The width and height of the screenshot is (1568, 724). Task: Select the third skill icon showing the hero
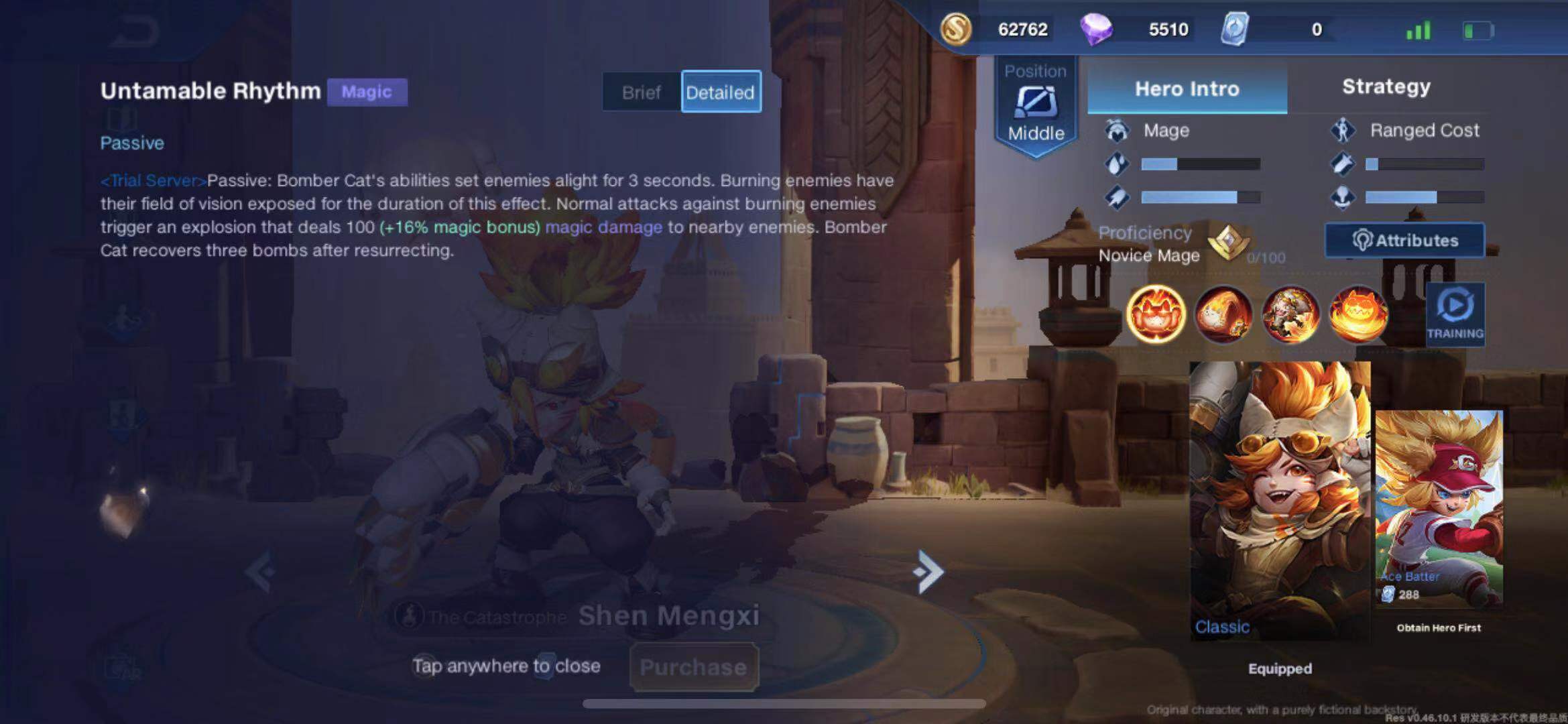coord(1290,314)
